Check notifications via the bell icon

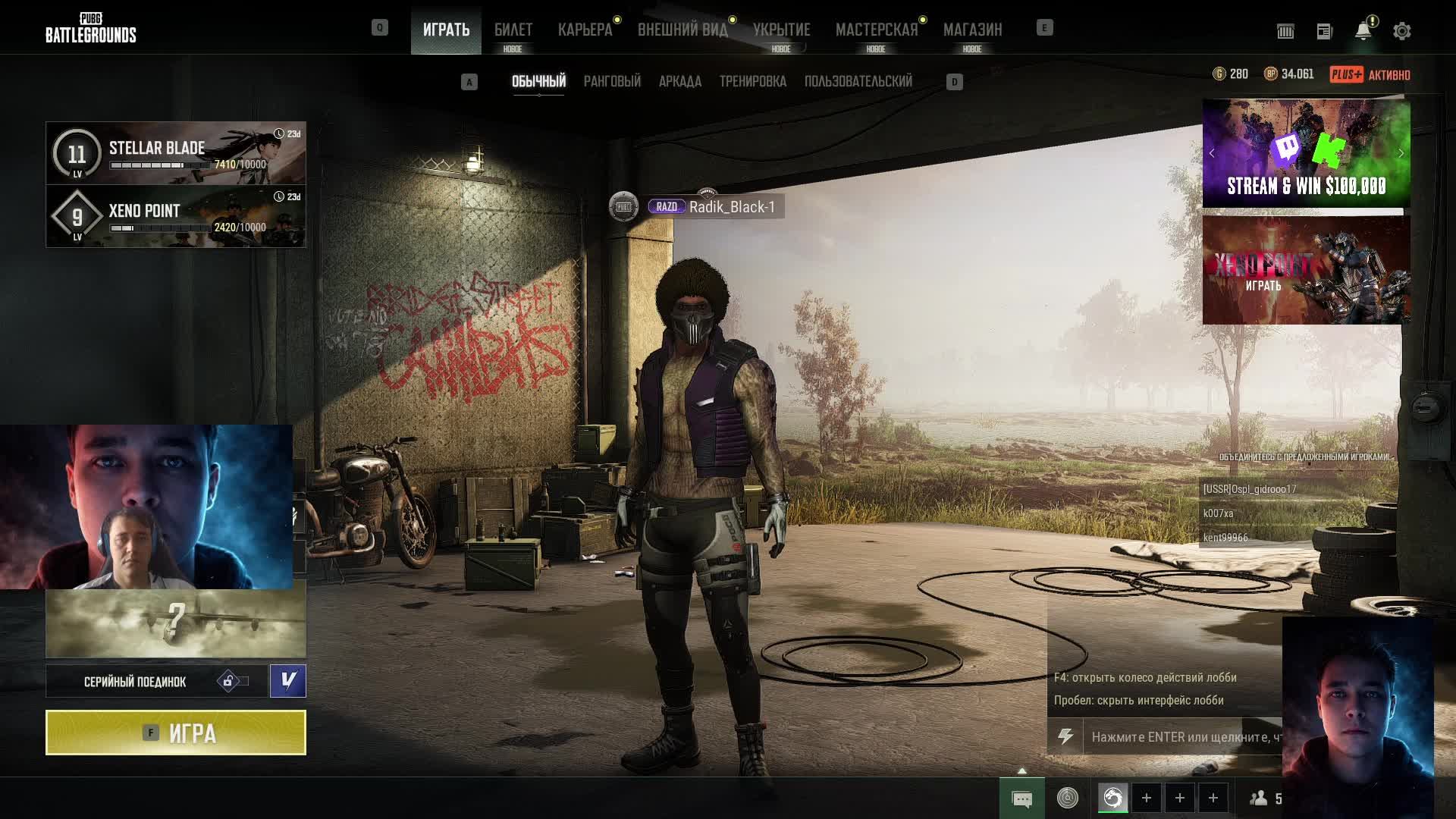point(1363,31)
